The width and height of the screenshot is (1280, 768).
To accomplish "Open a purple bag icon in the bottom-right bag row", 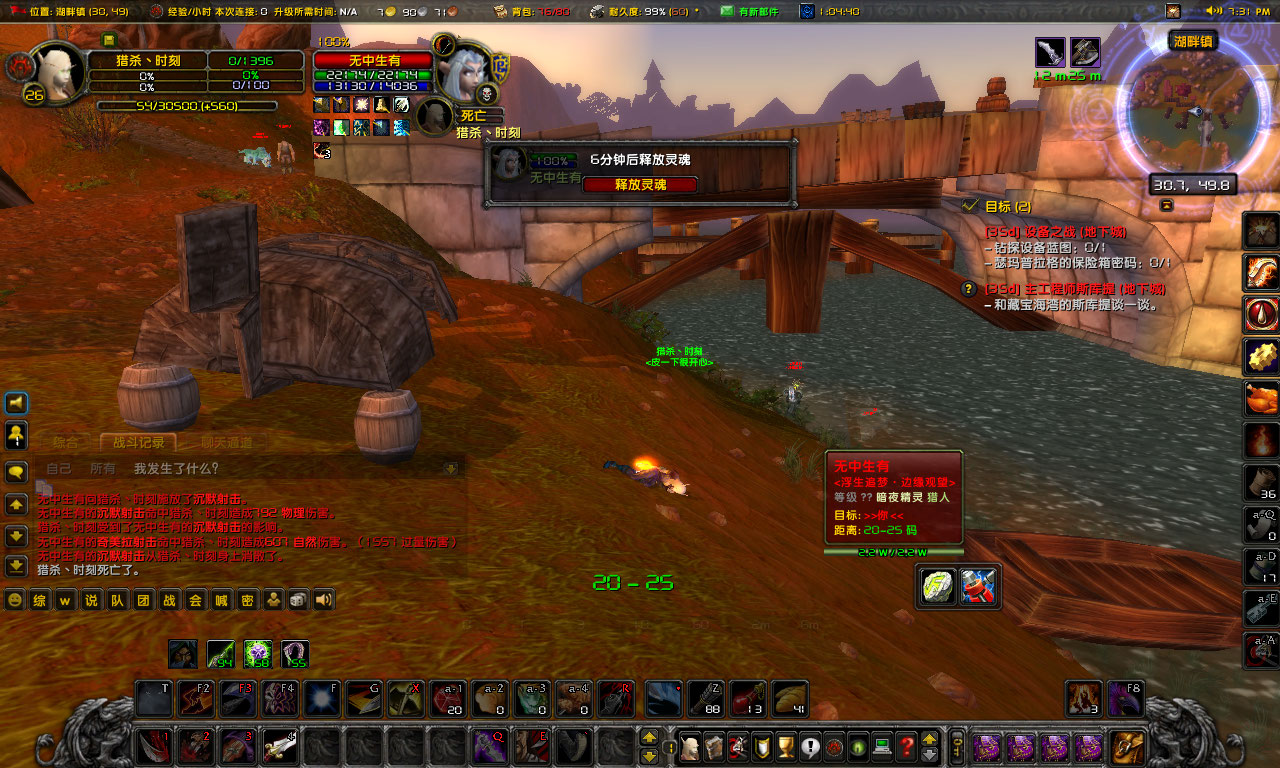I will 985,747.
